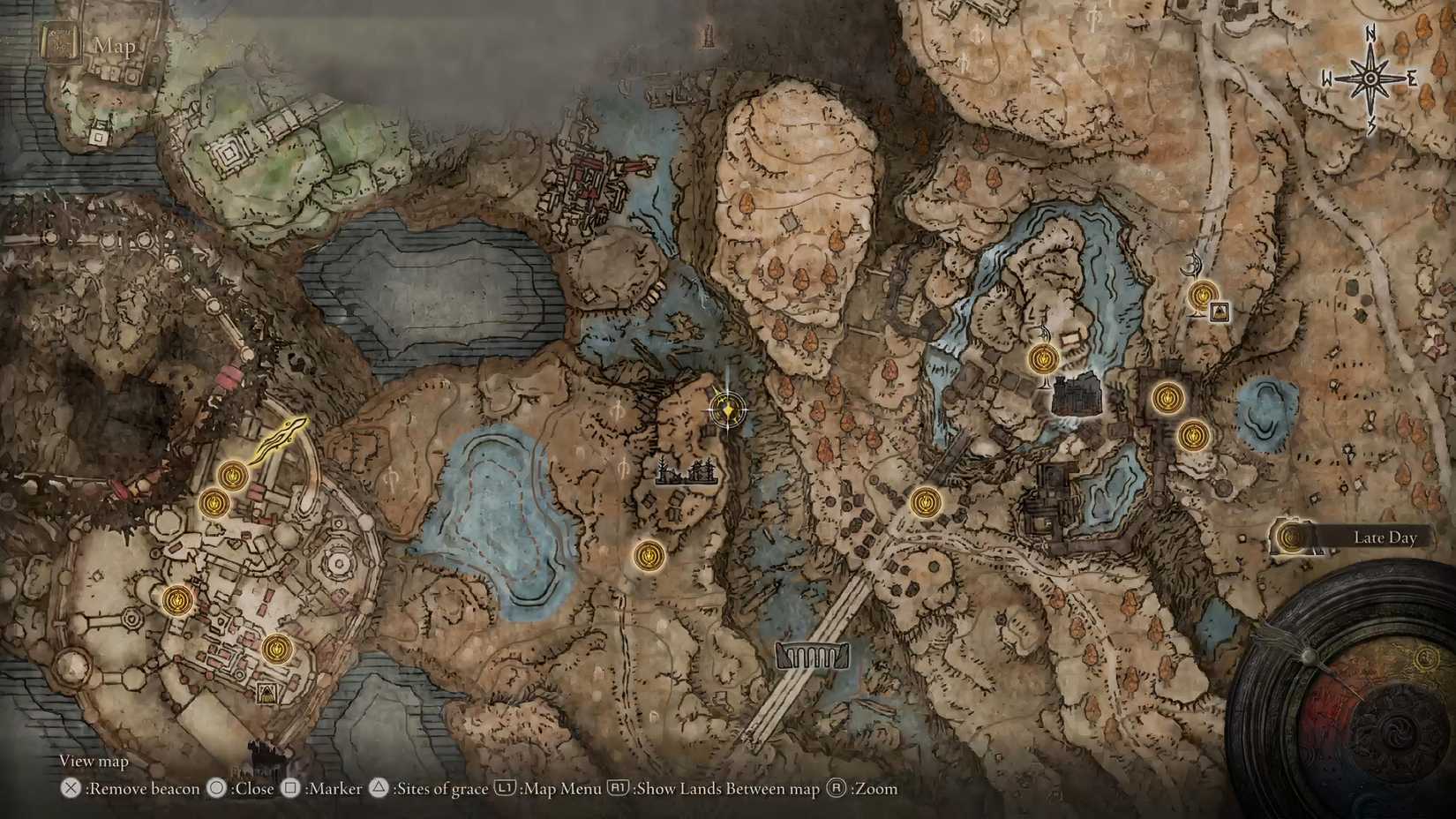
Task: Click the map book icon next to the Map title
Action: click(60, 41)
